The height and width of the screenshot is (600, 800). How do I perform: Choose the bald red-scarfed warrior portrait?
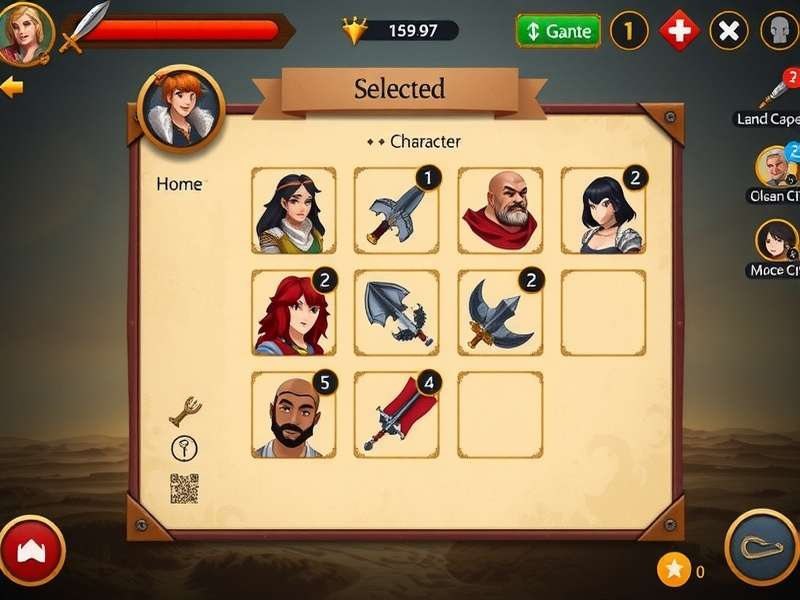[499, 210]
